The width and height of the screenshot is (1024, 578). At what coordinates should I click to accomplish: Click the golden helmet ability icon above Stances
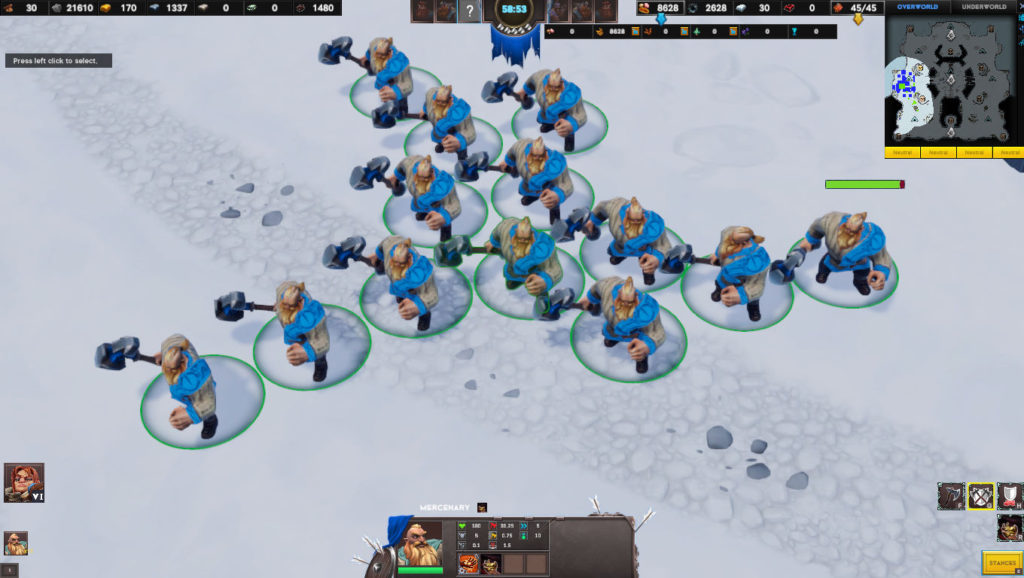(x=1009, y=528)
